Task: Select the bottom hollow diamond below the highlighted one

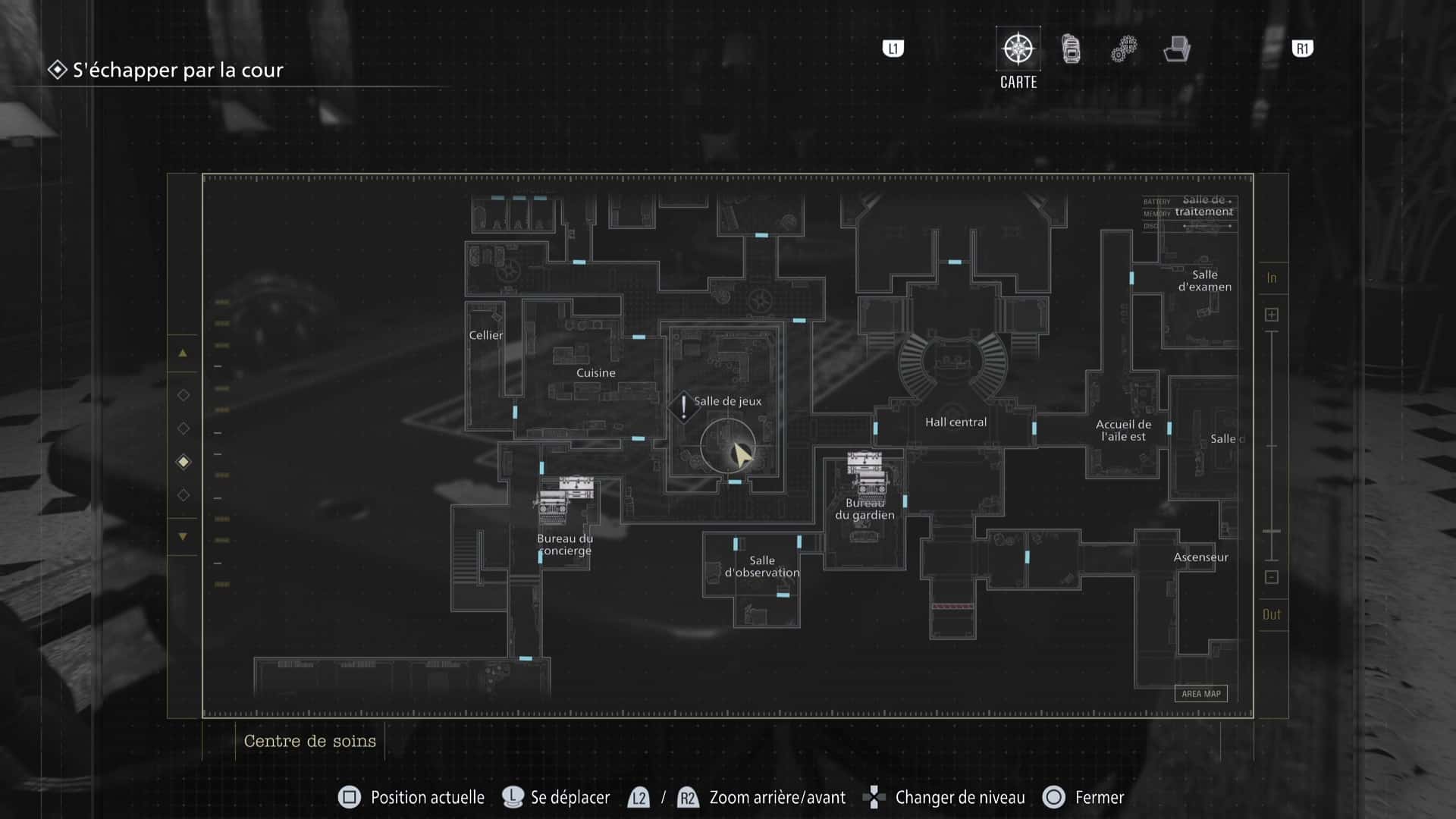Action: (x=183, y=494)
